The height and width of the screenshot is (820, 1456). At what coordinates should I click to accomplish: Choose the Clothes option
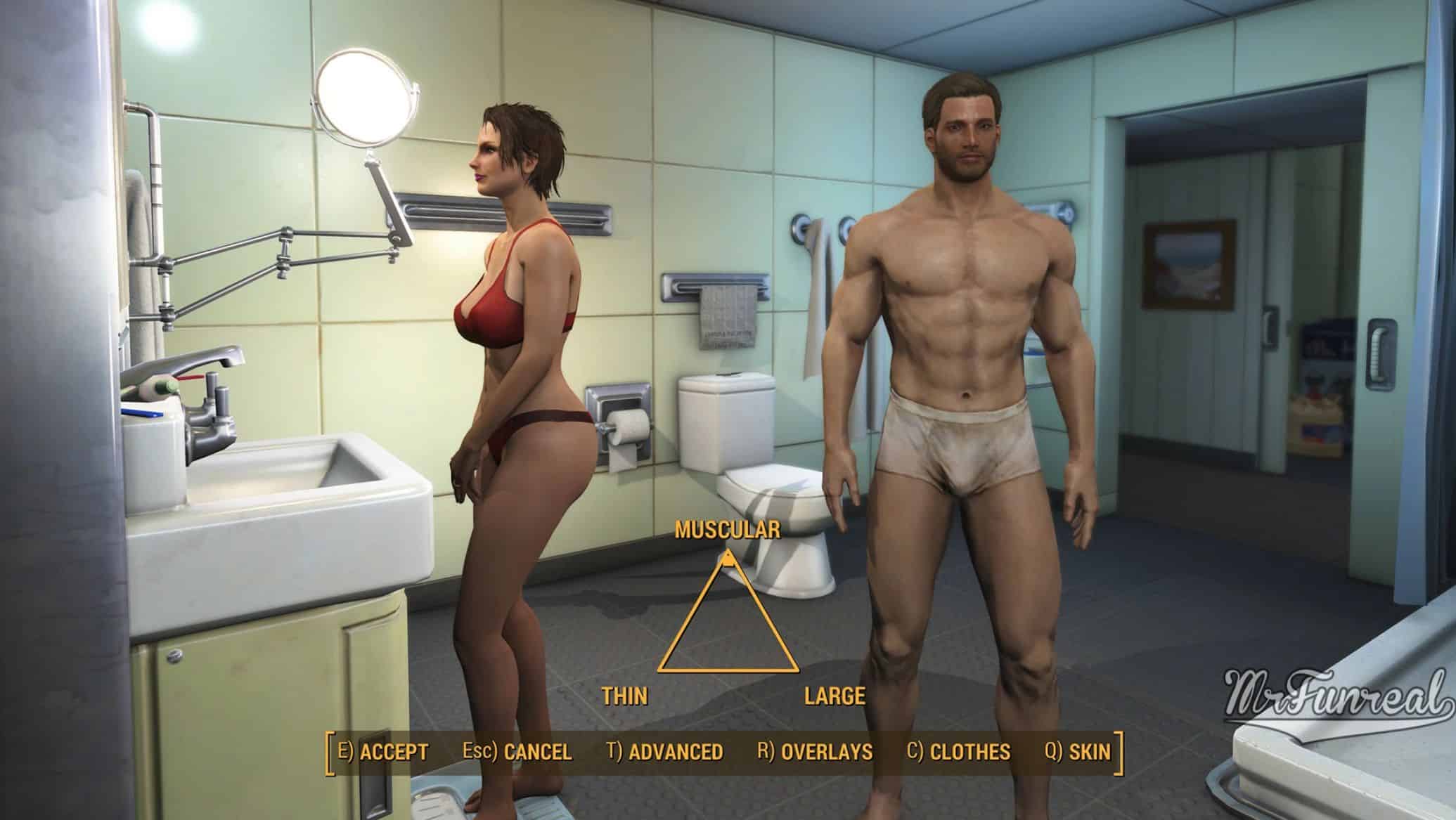pyautogui.click(x=958, y=752)
